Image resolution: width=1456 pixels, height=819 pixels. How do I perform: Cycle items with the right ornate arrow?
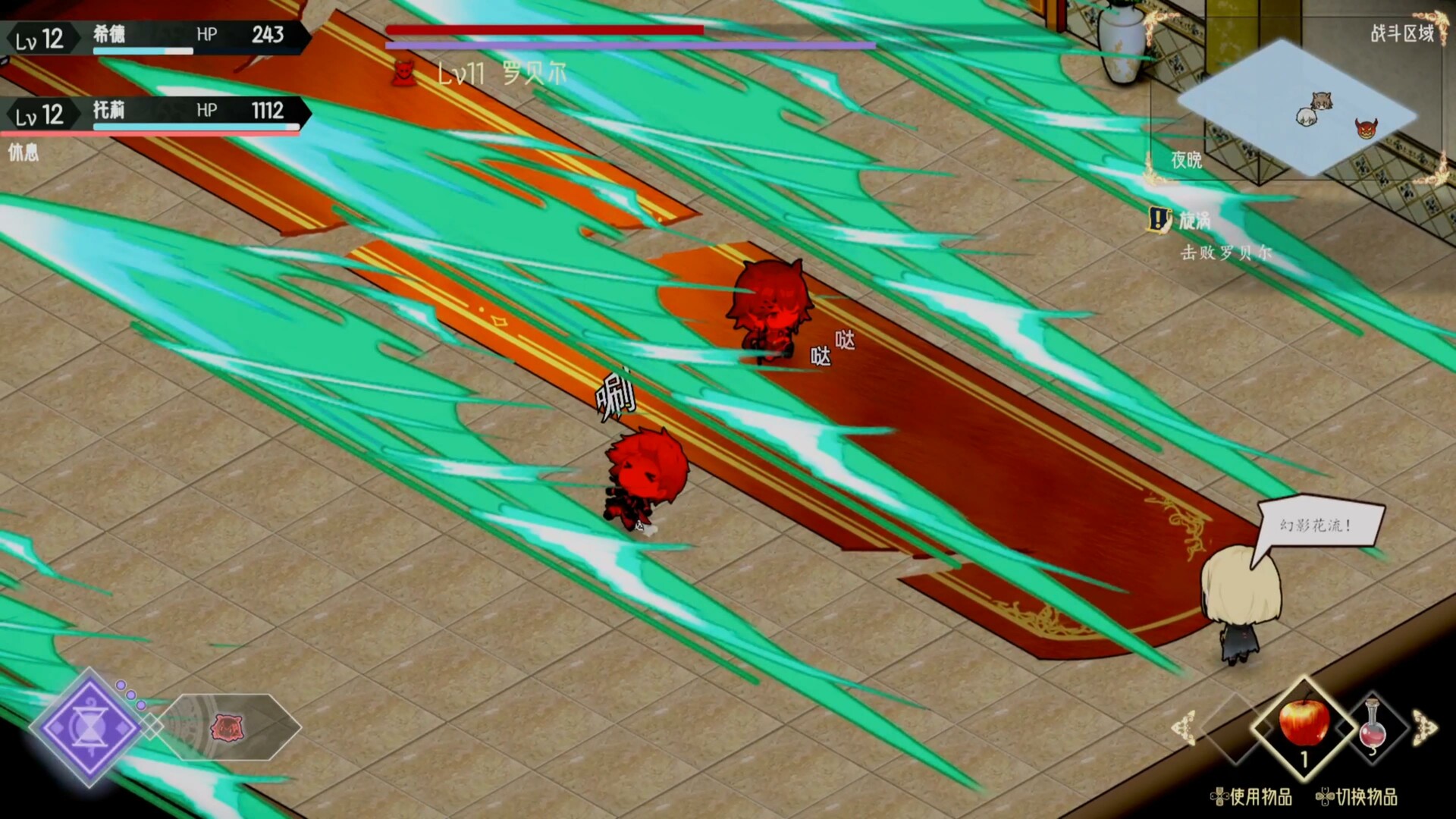[1424, 728]
